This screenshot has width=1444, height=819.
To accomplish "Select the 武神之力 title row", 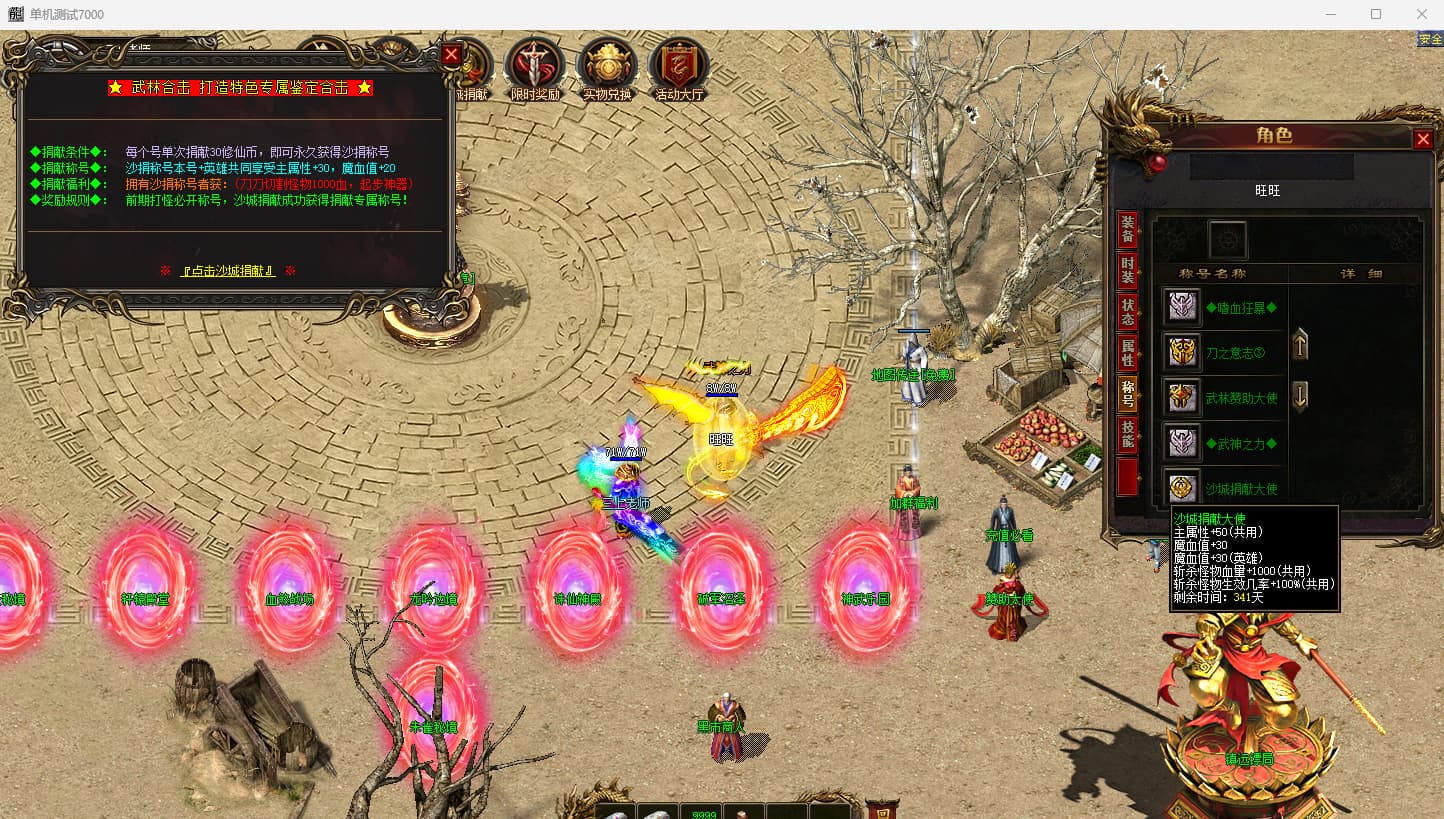I will coord(1241,443).
